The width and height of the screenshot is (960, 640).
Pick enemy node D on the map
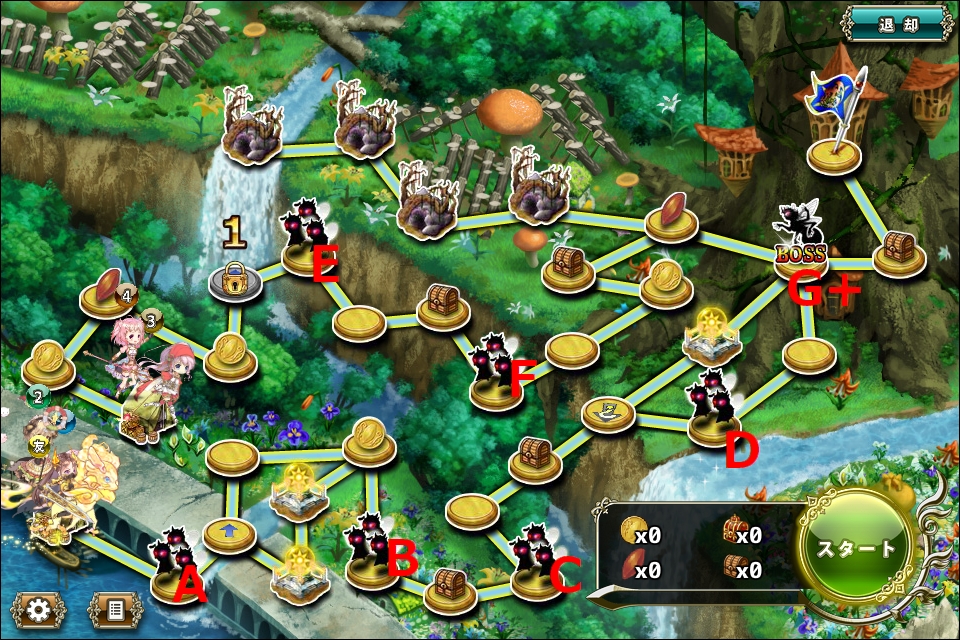point(714,410)
